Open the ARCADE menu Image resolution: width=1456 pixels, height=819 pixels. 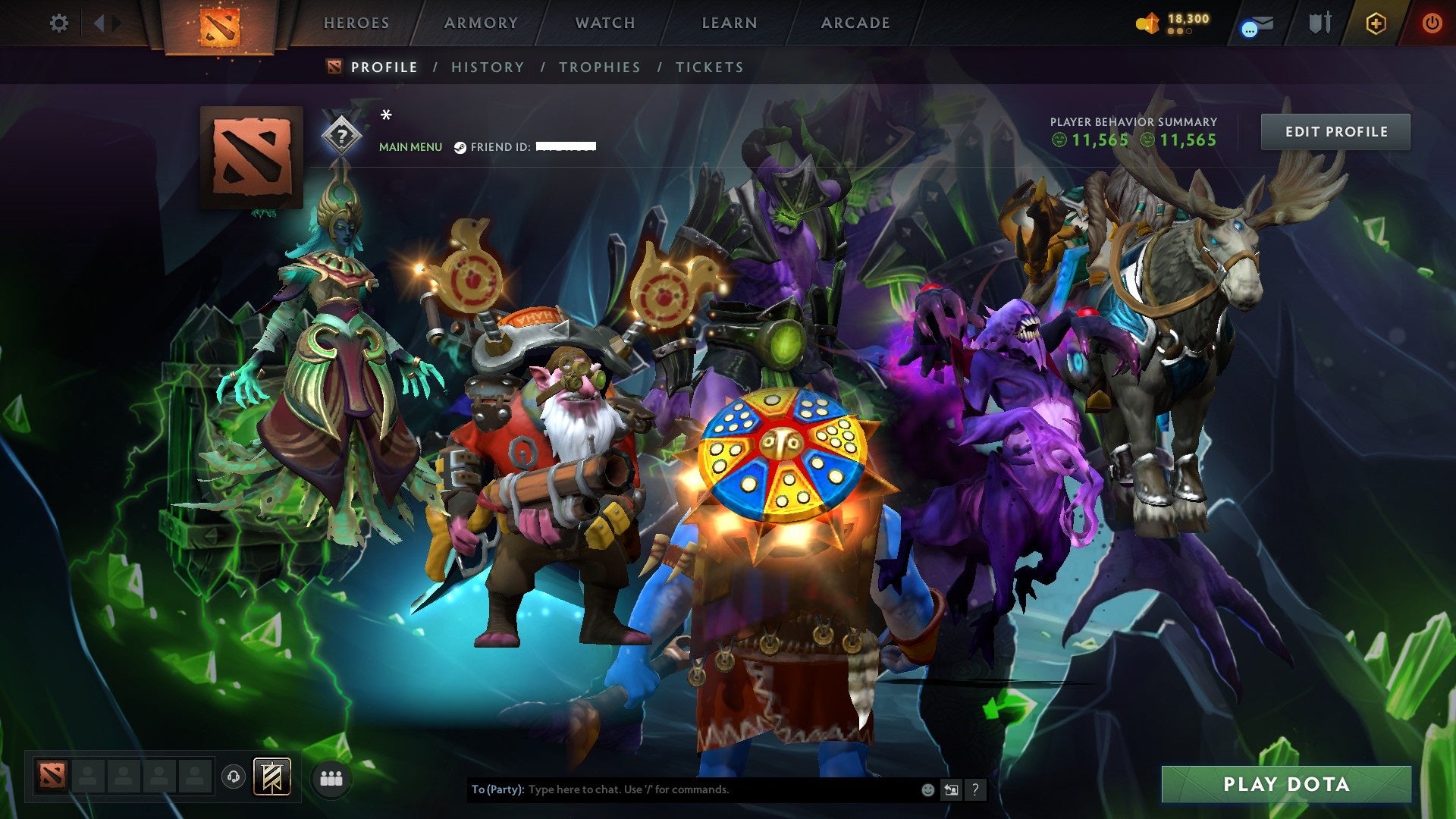click(855, 23)
